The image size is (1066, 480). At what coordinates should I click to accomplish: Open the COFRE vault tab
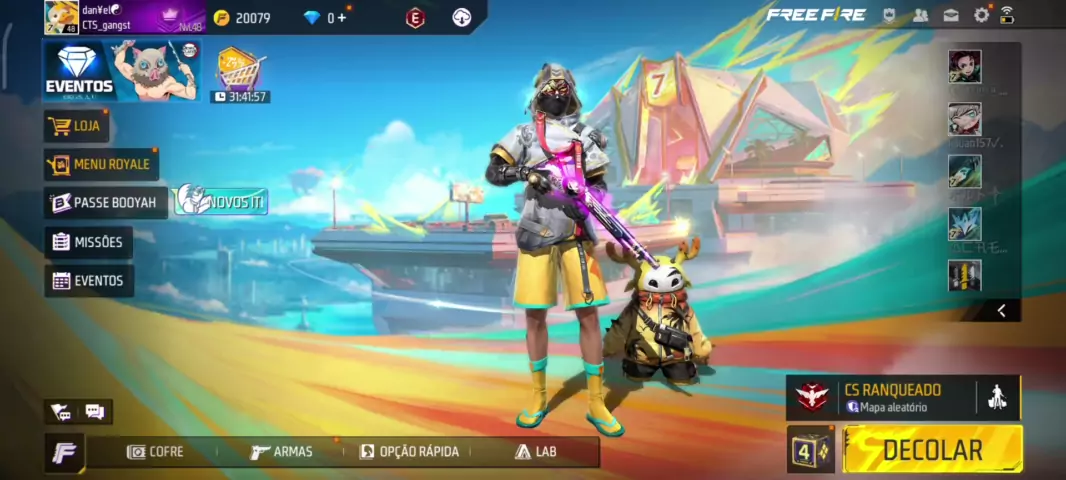point(155,452)
